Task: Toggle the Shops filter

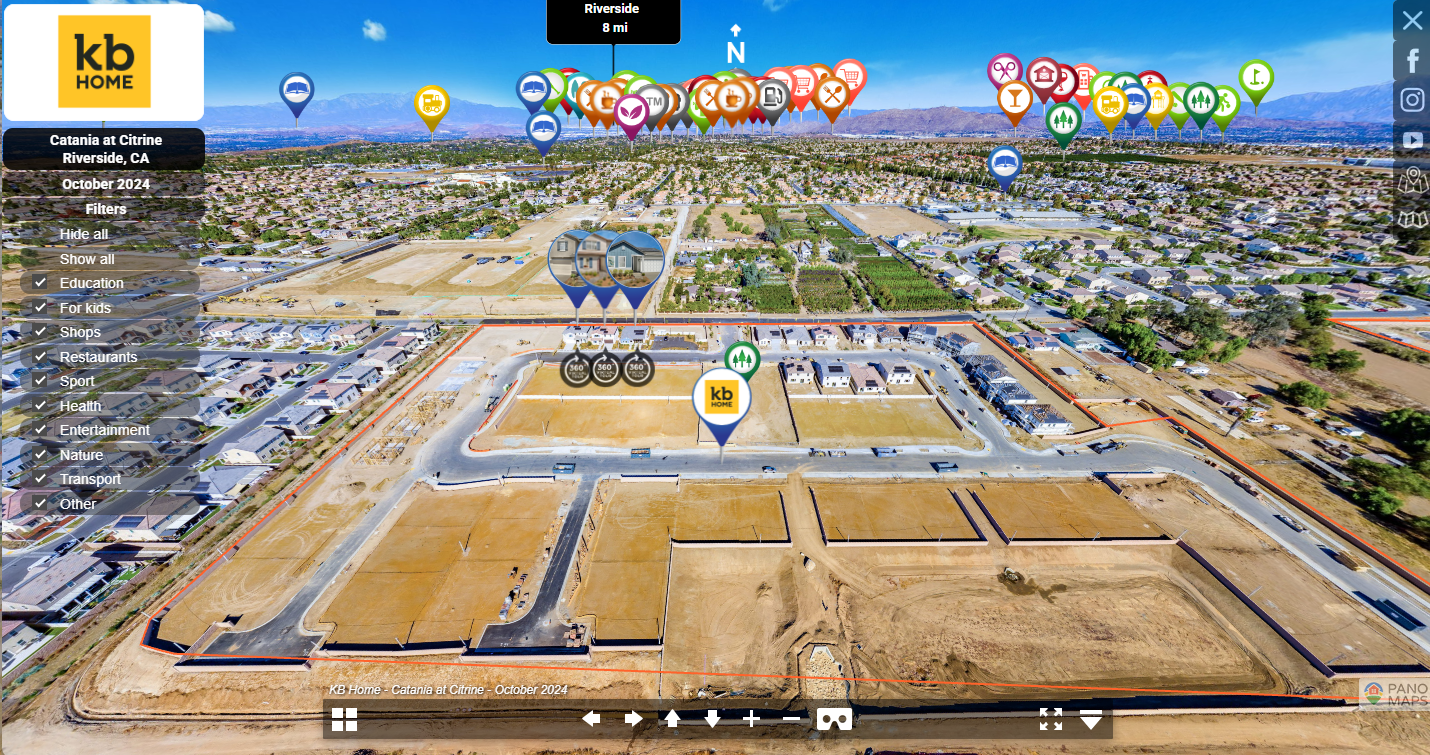Action: [x=41, y=332]
